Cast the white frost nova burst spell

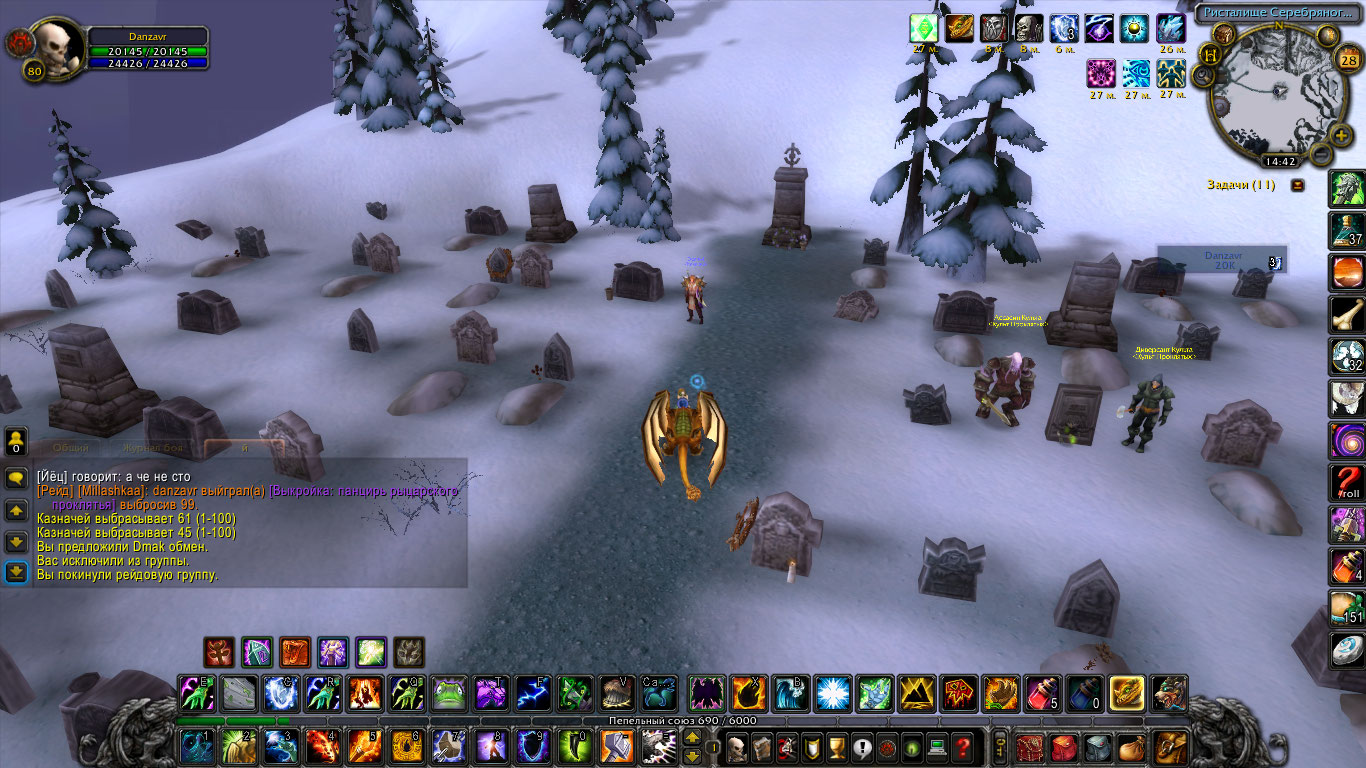tap(832, 692)
